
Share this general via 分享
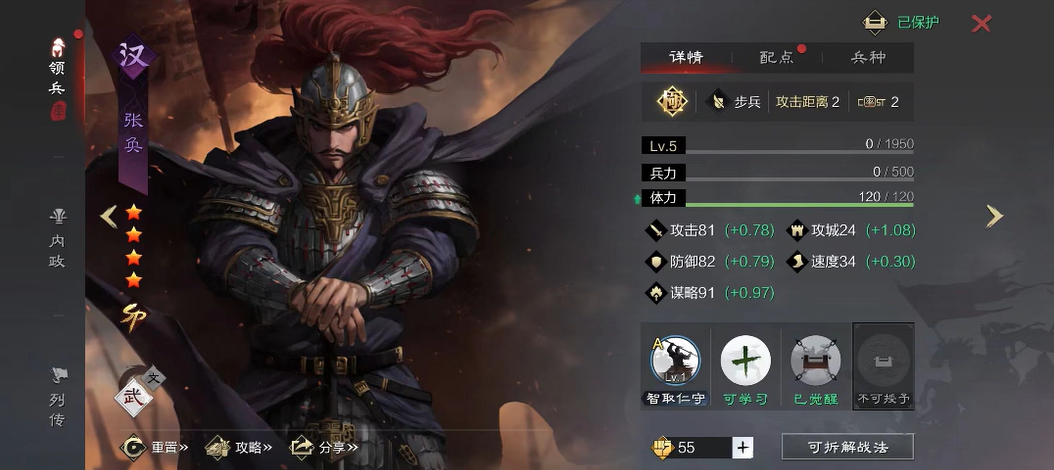point(323,447)
